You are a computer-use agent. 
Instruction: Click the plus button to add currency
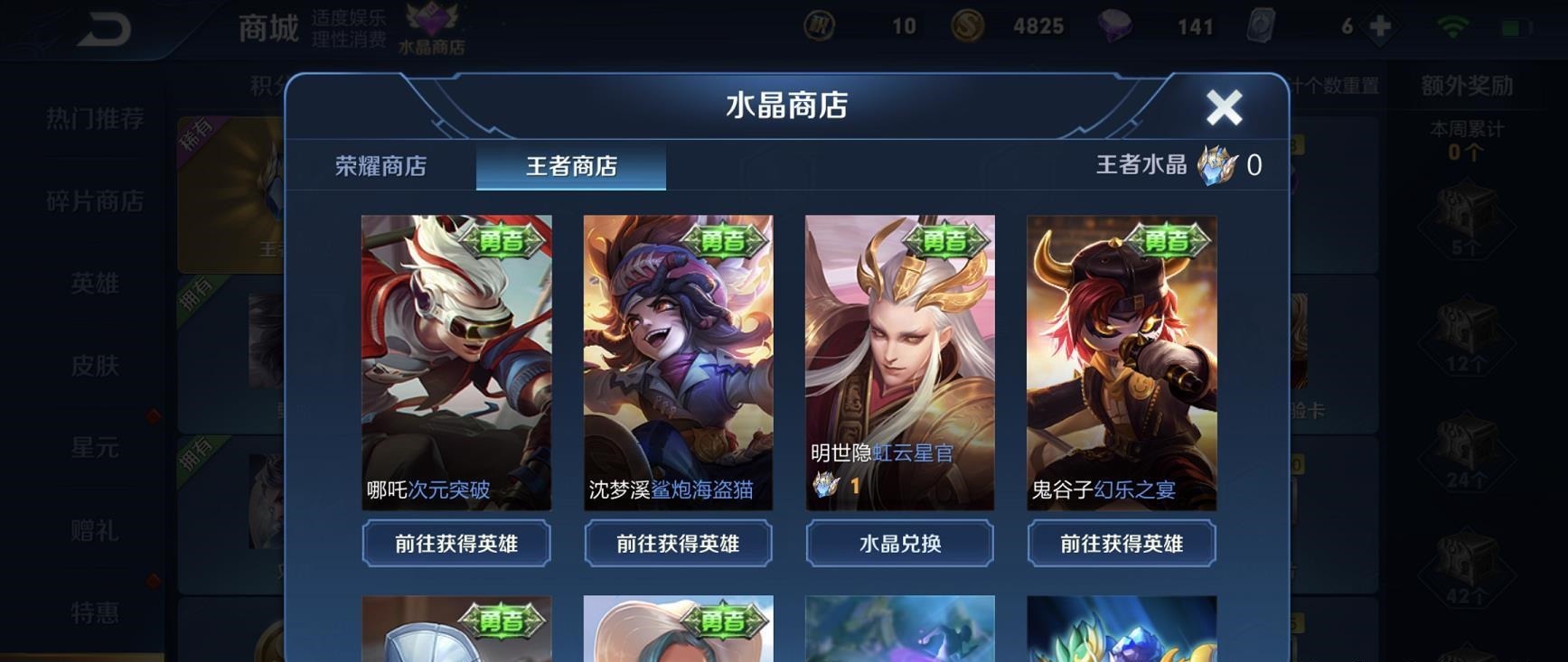[x=1379, y=26]
